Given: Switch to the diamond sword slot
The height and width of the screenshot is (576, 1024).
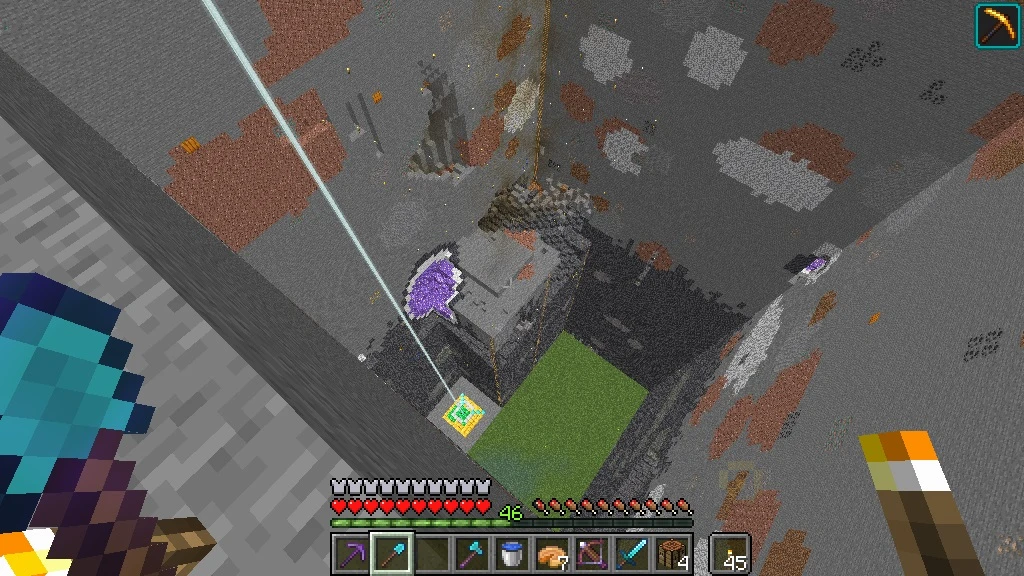Looking at the screenshot, I should click(x=633, y=553).
